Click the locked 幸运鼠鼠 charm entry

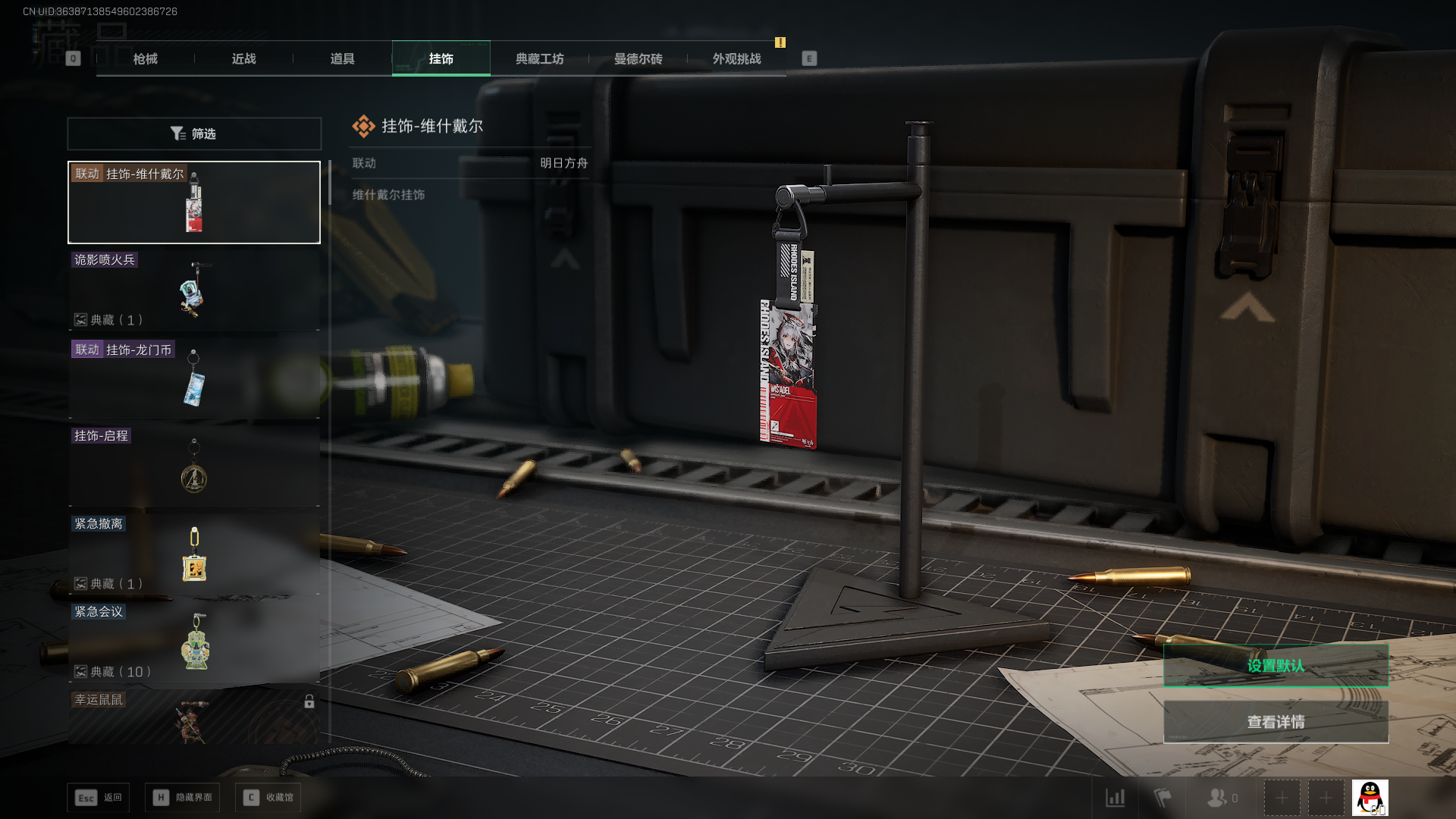coord(194,717)
